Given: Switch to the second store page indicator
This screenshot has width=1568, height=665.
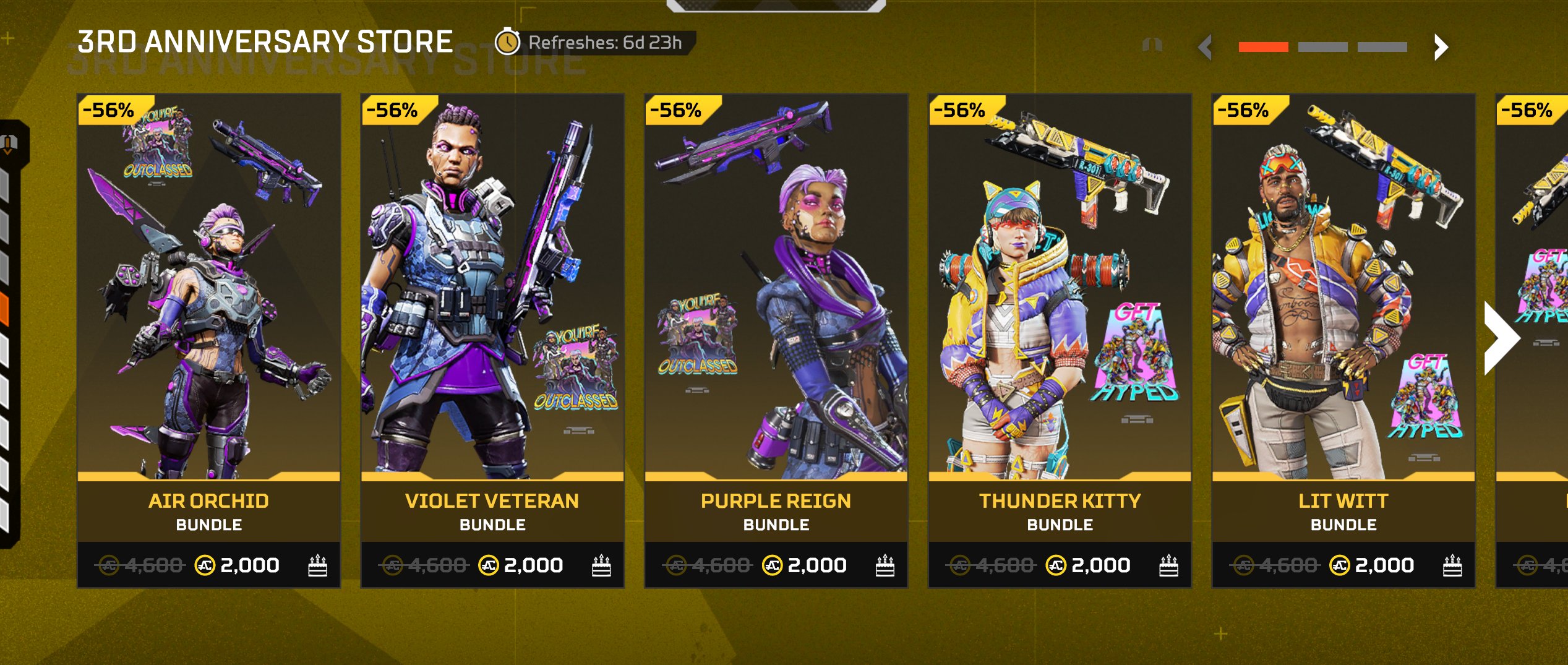Looking at the screenshot, I should (x=1322, y=47).
